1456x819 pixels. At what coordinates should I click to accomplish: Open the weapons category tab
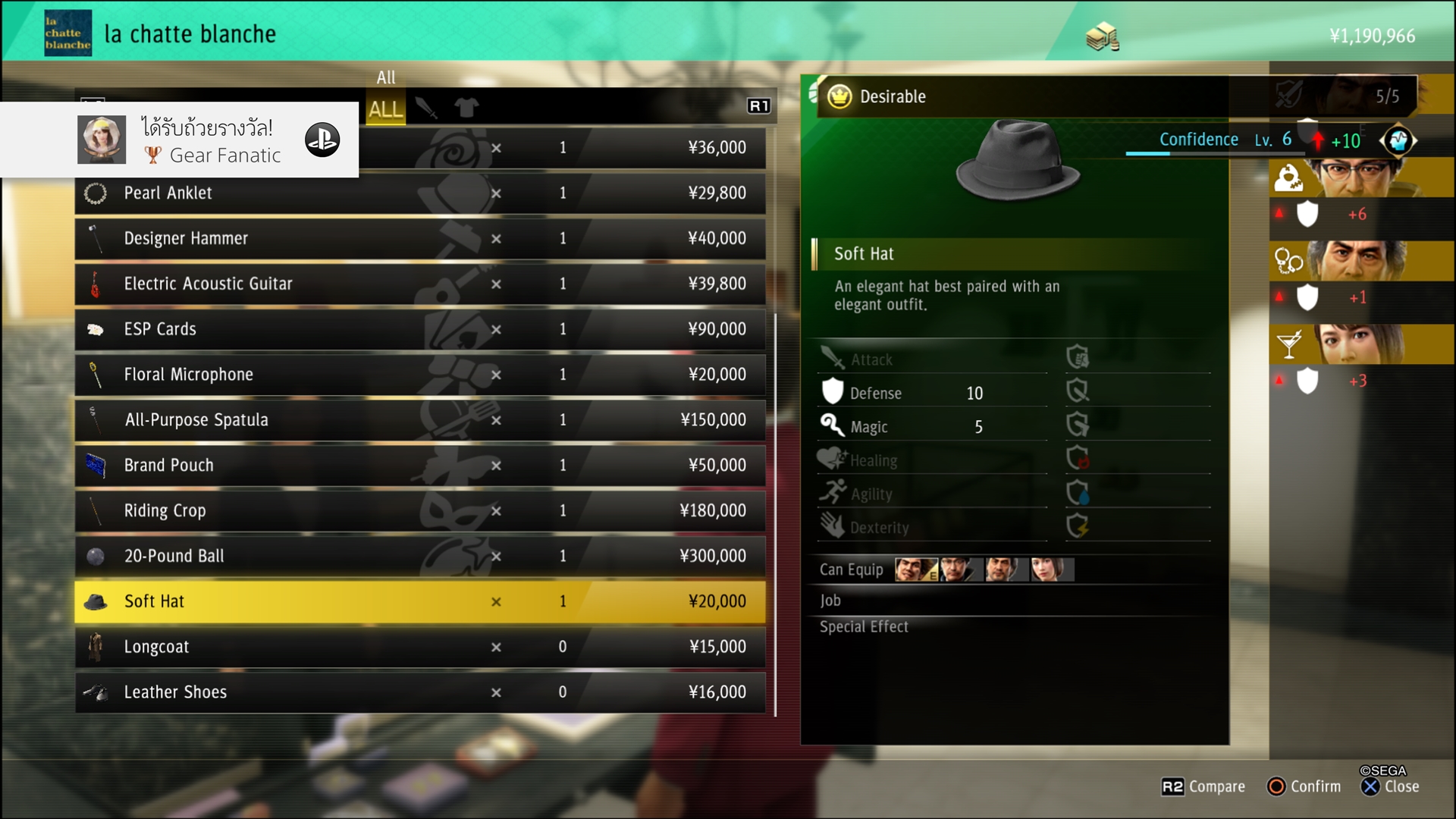tap(426, 108)
